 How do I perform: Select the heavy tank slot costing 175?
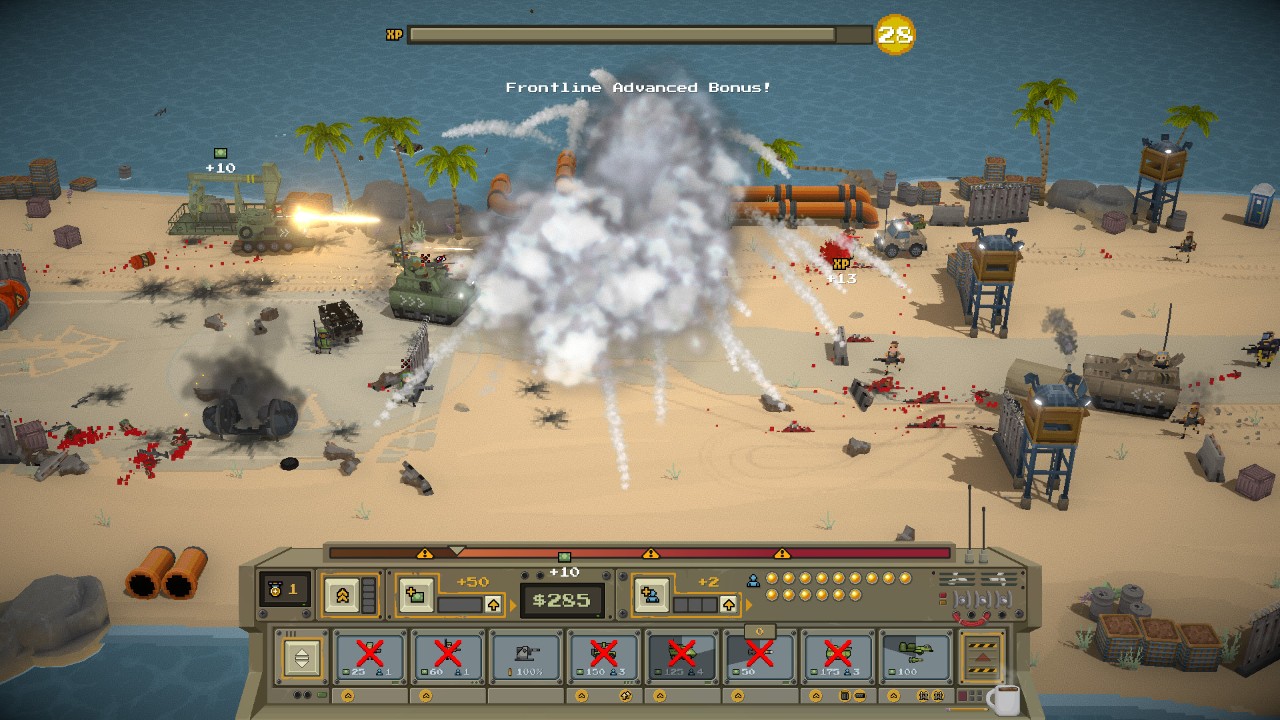point(838,657)
